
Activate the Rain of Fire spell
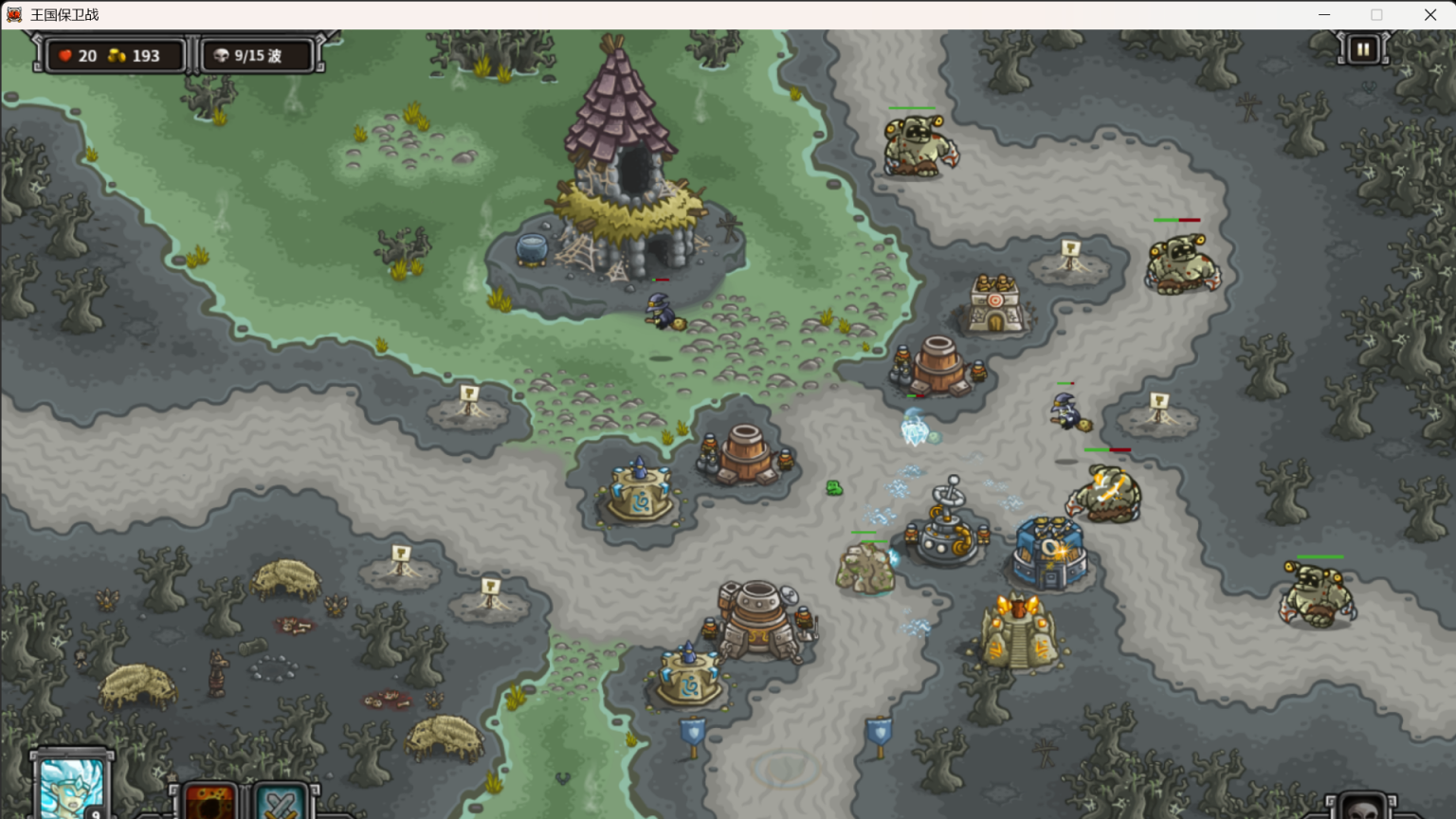210,802
